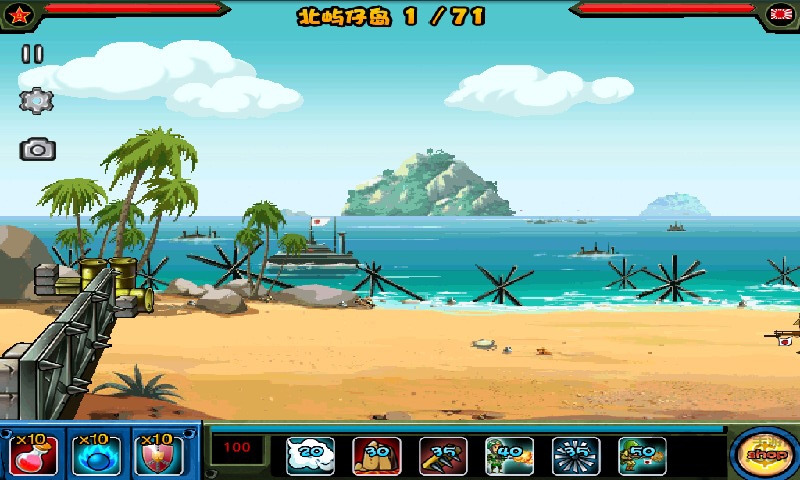This screenshot has width=800, height=480.
Task: Open the gear settings menu
Action: (36, 100)
